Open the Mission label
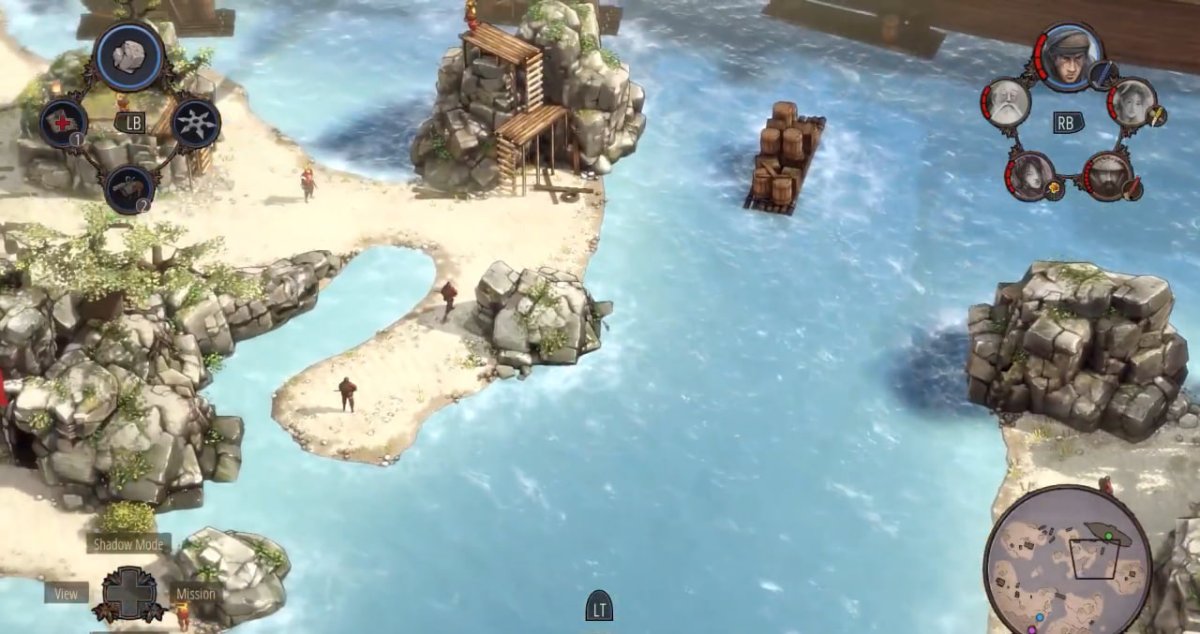Screen dimensions: 1200x634 coord(195,593)
